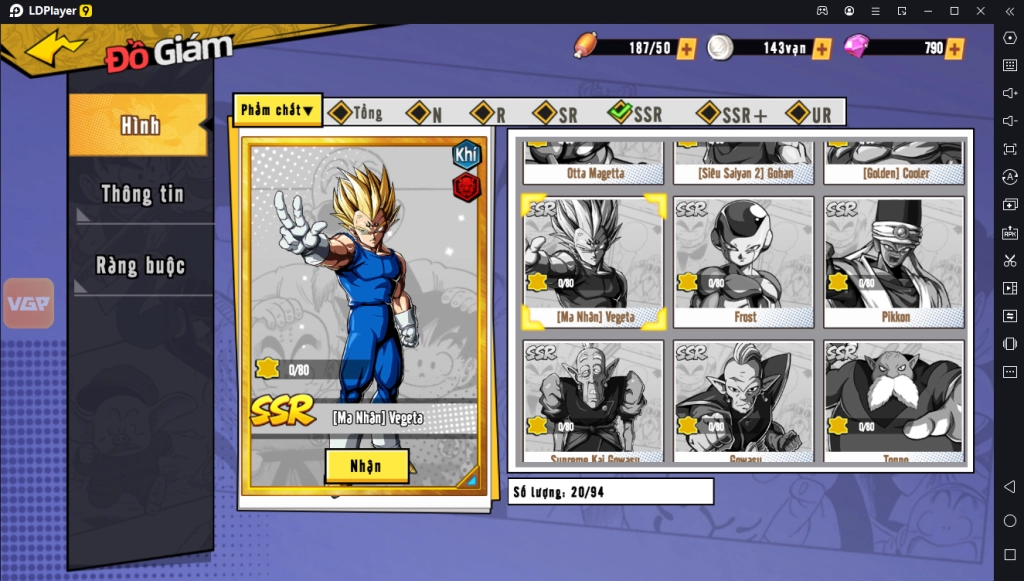1024x581 pixels.
Task: Add stamina with the plus button
Action: 687,48
